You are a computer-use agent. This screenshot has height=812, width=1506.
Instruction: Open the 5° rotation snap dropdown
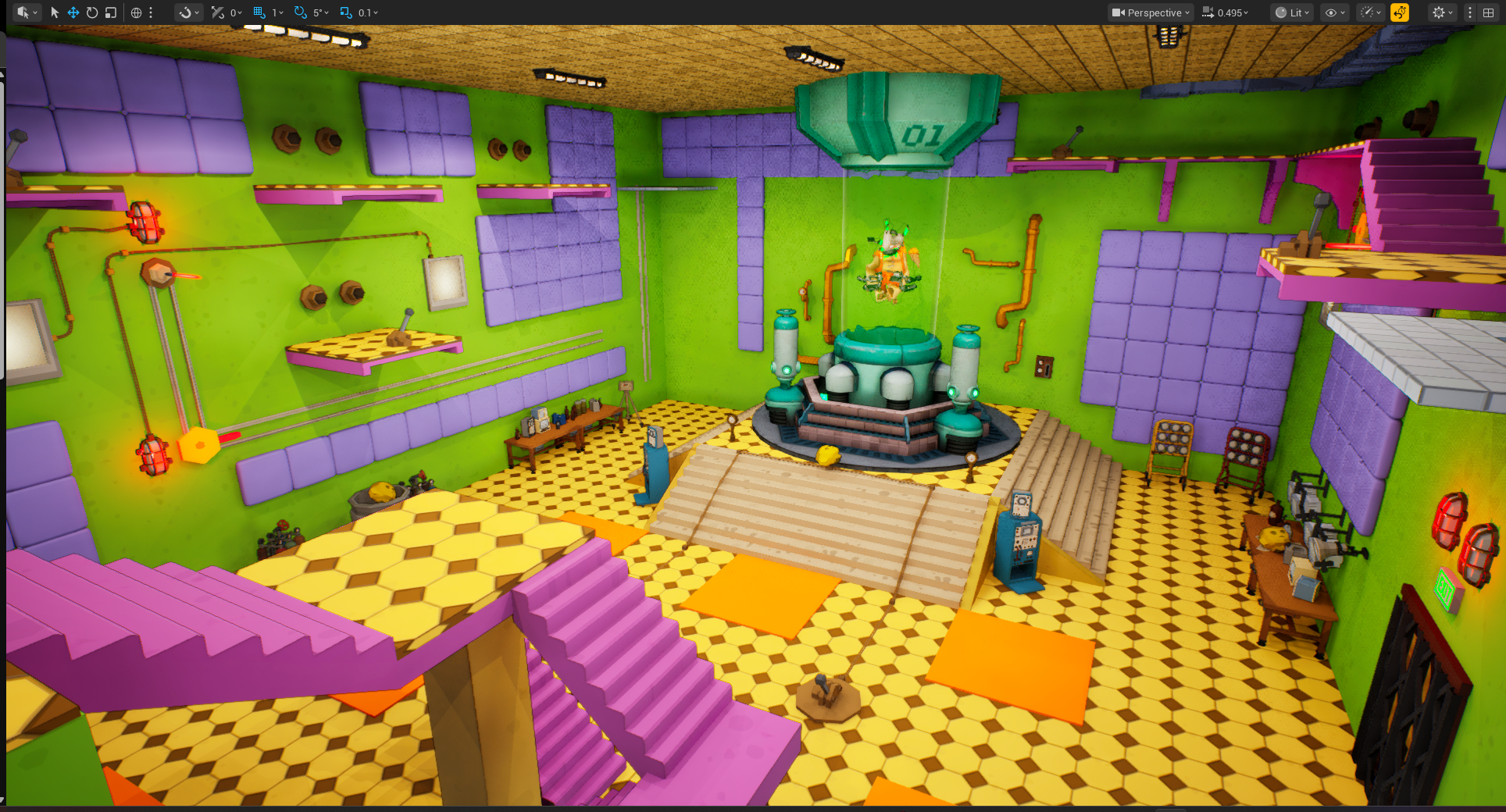coord(320,12)
